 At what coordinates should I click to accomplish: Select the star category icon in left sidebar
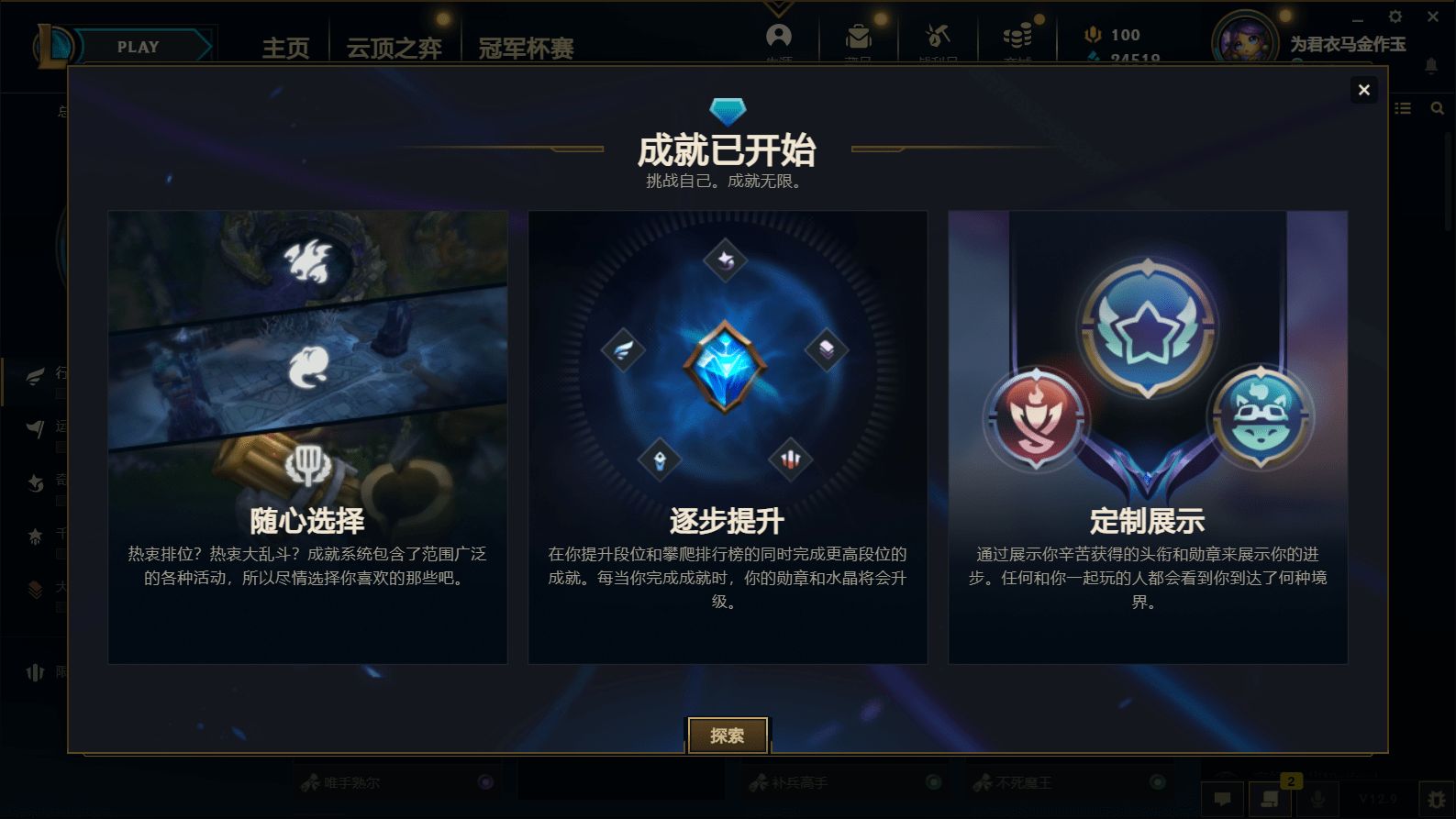point(35,538)
